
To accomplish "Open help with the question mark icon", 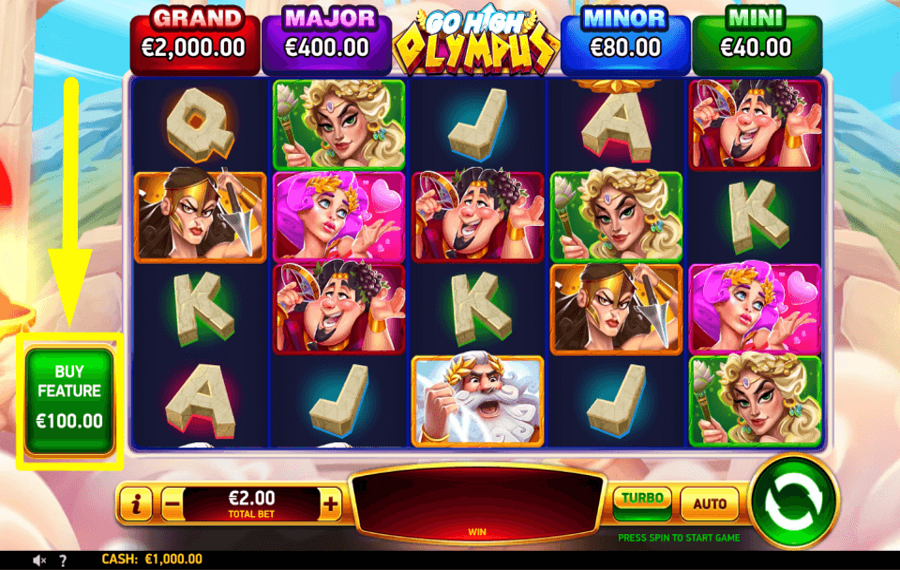I will [63, 561].
